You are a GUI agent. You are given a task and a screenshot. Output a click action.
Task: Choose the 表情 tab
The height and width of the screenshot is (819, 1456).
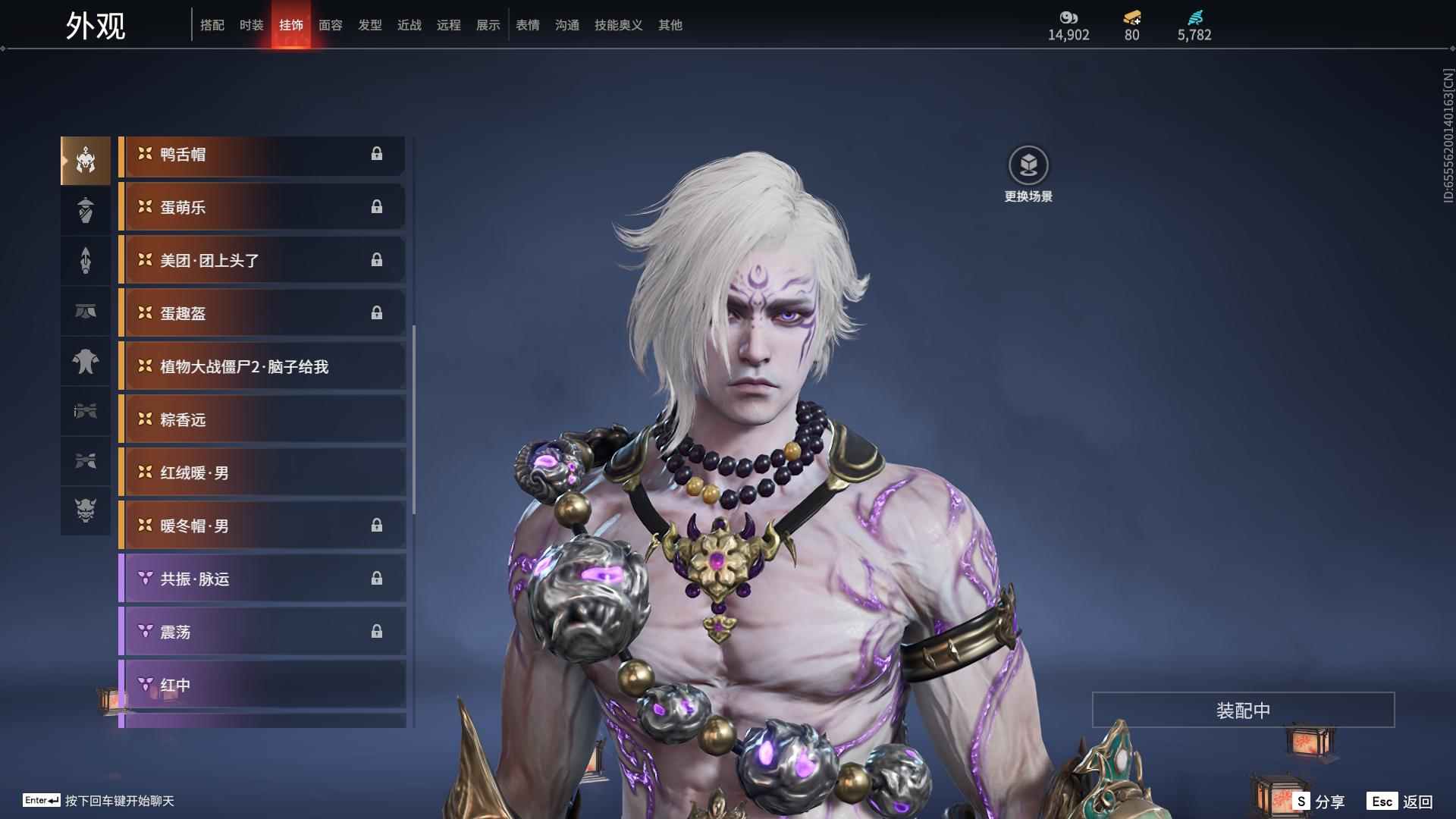pos(527,25)
